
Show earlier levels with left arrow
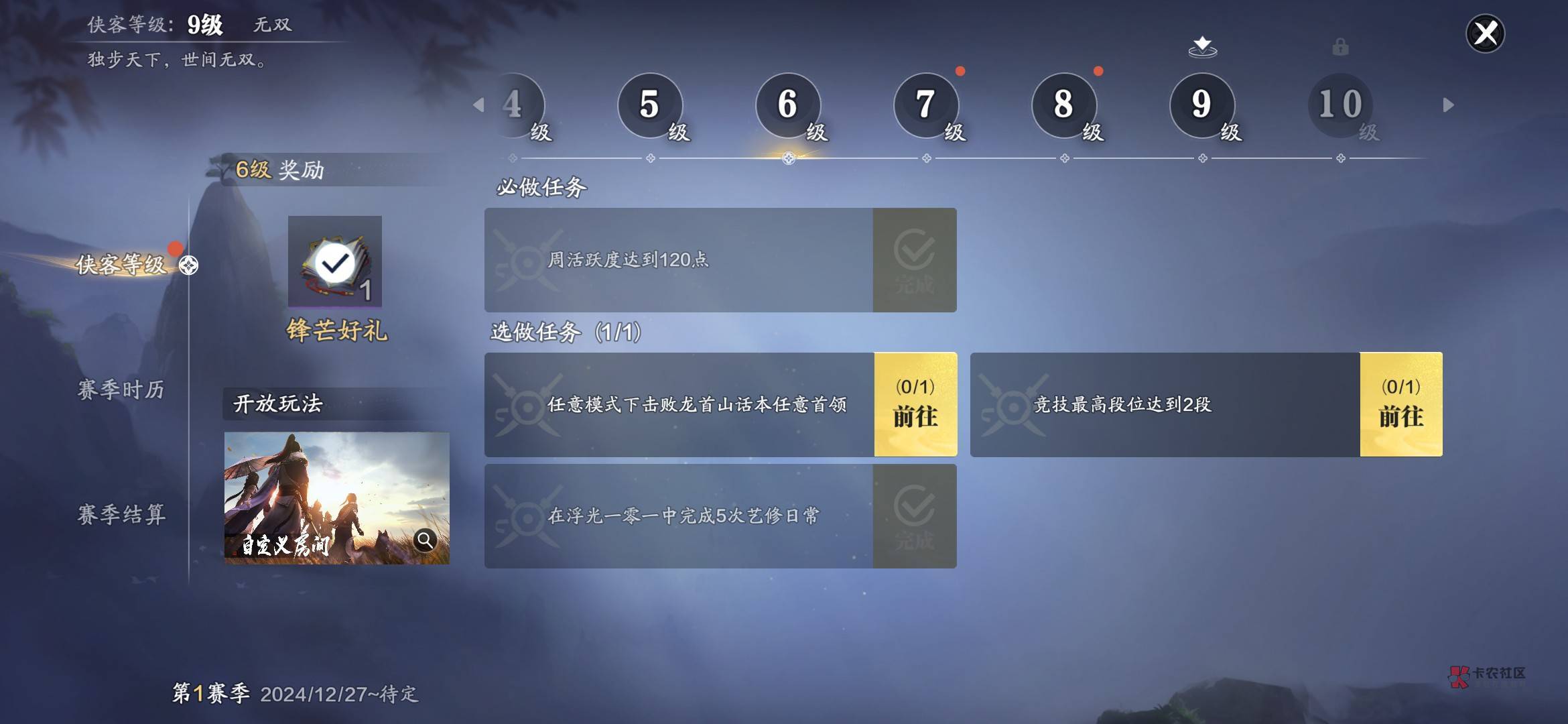pyautogui.click(x=478, y=105)
